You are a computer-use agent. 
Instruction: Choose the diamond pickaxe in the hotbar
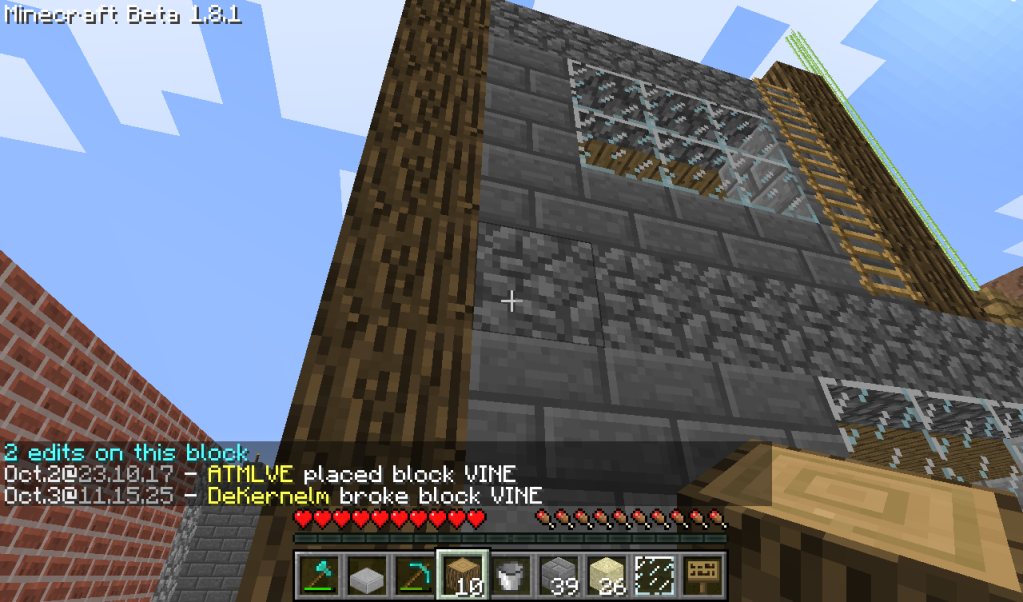(414, 575)
